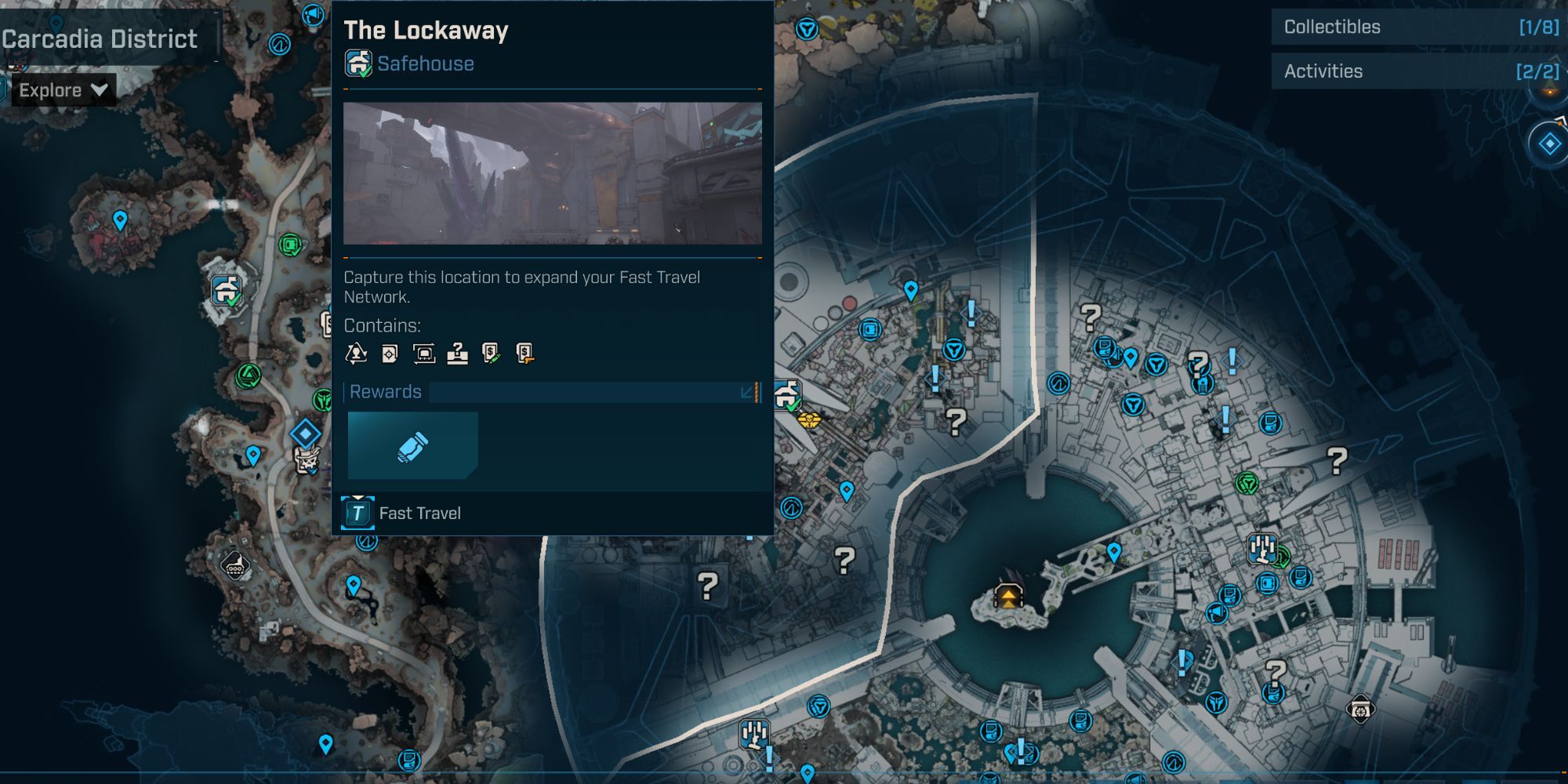
Task: Select the cannon wheel map marker
Action: tap(1359, 710)
